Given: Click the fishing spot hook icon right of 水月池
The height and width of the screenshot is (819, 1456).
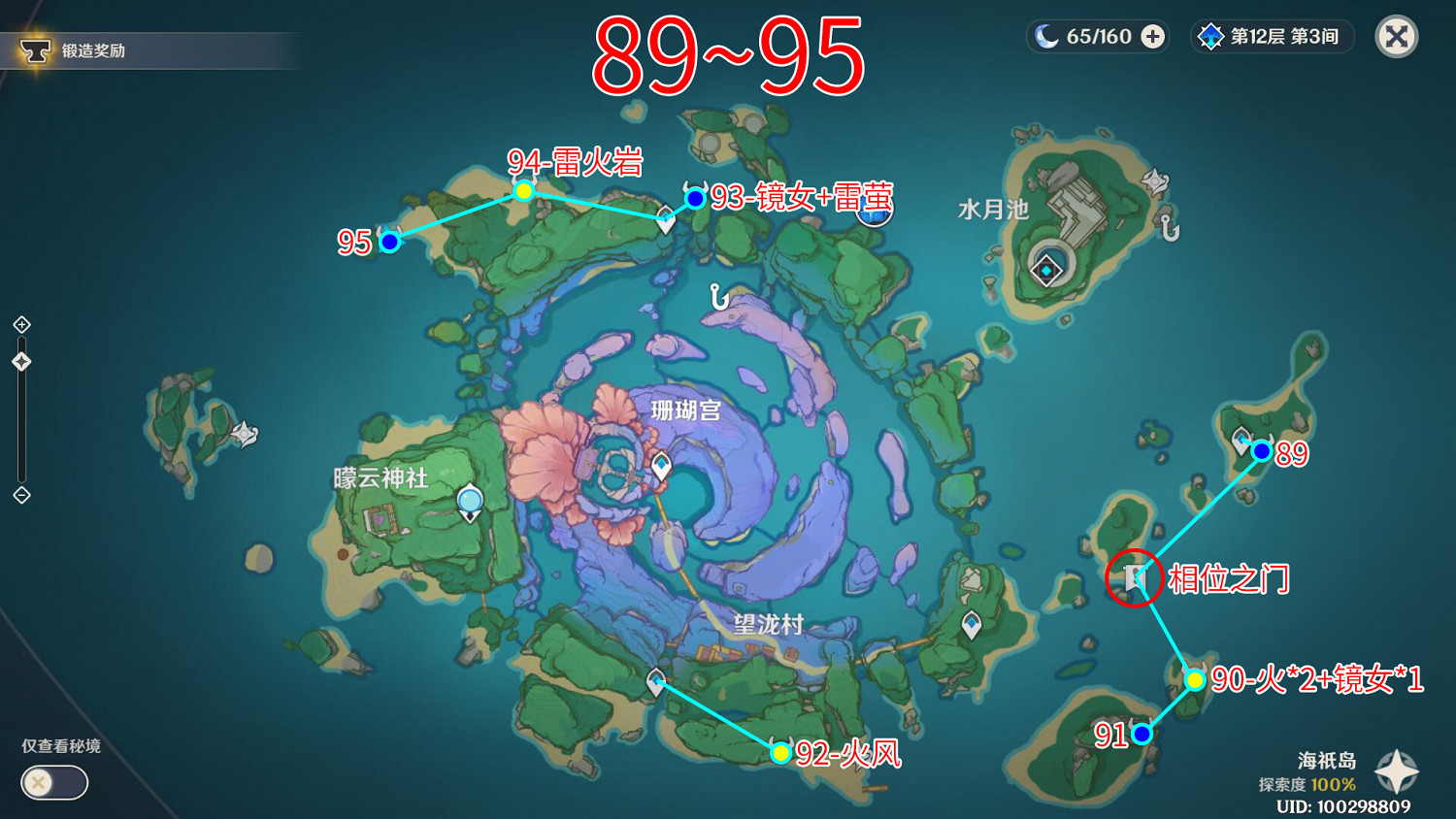Looking at the screenshot, I should (x=1169, y=229).
